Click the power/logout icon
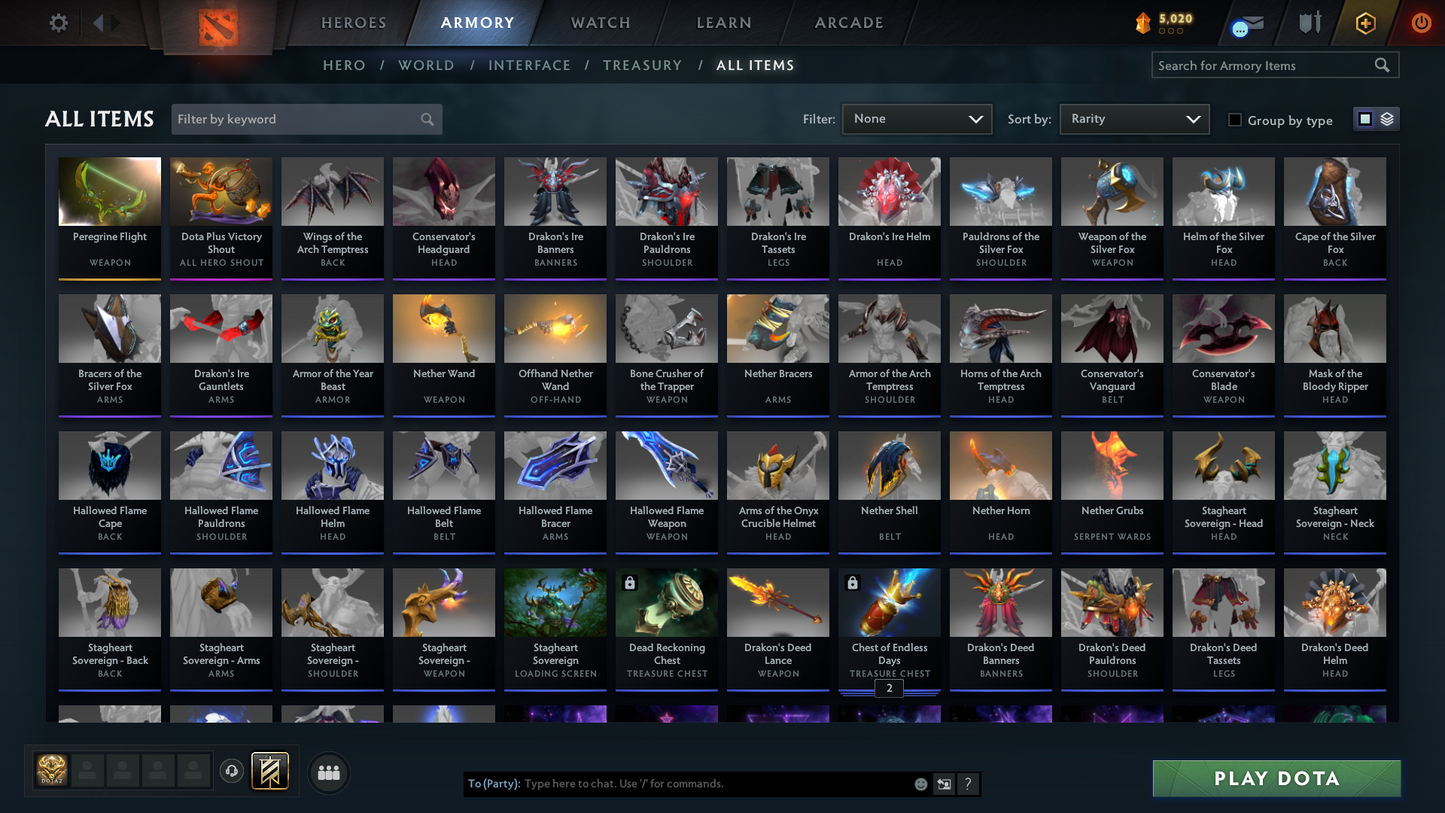The height and width of the screenshot is (813, 1445). click(1419, 22)
